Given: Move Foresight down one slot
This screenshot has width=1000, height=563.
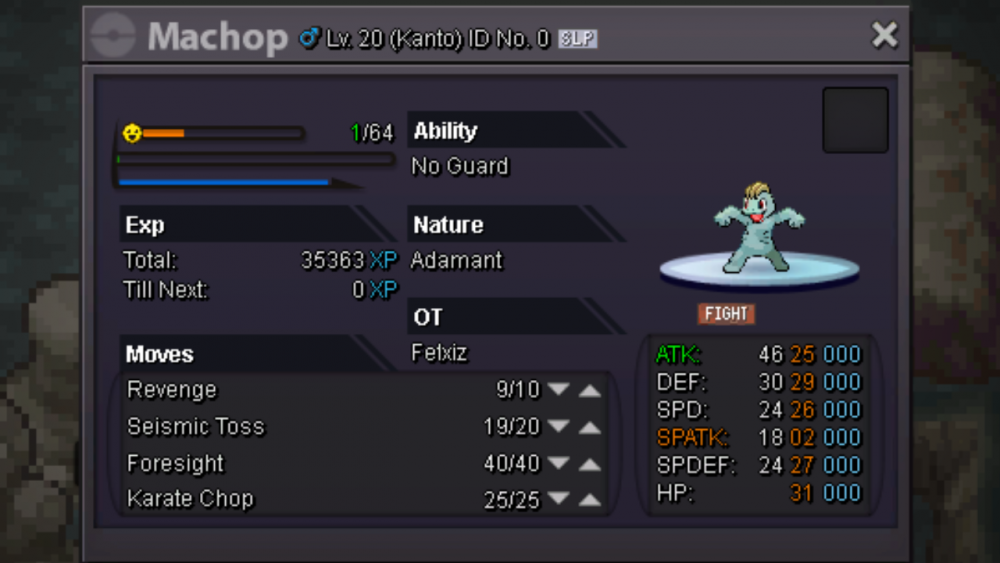Looking at the screenshot, I should click(x=558, y=464).
